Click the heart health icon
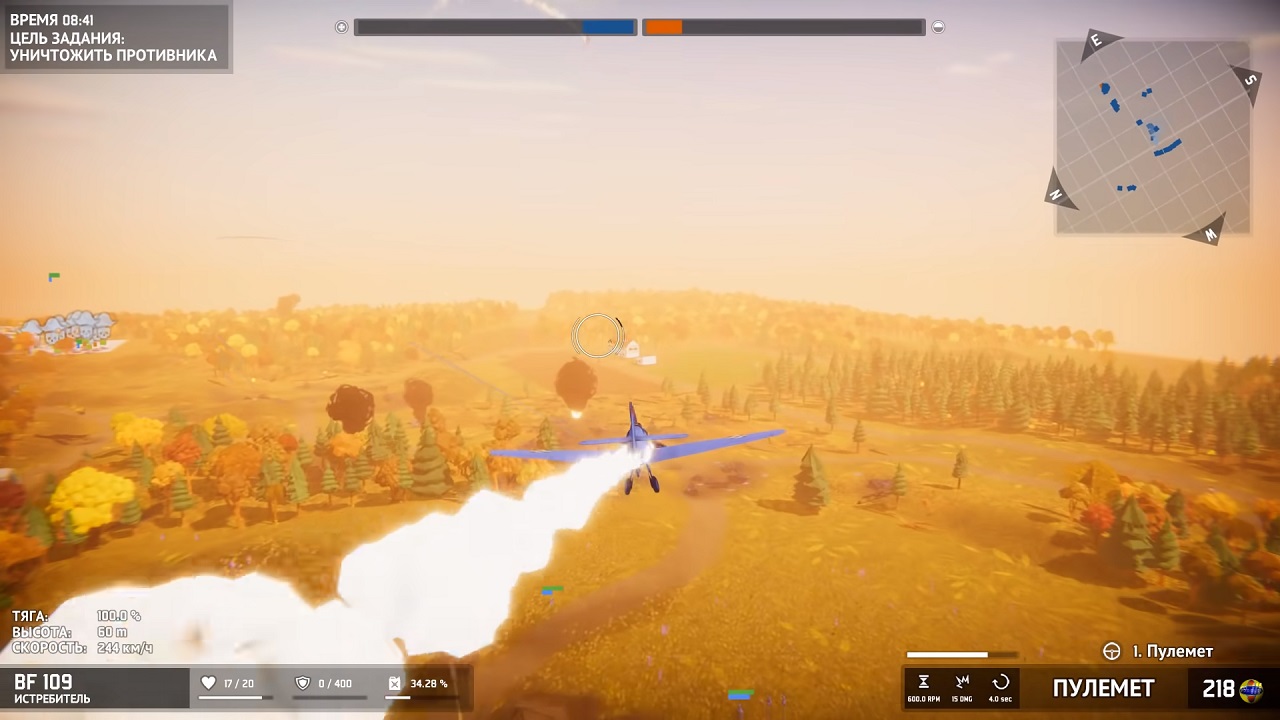 [208, 682]
